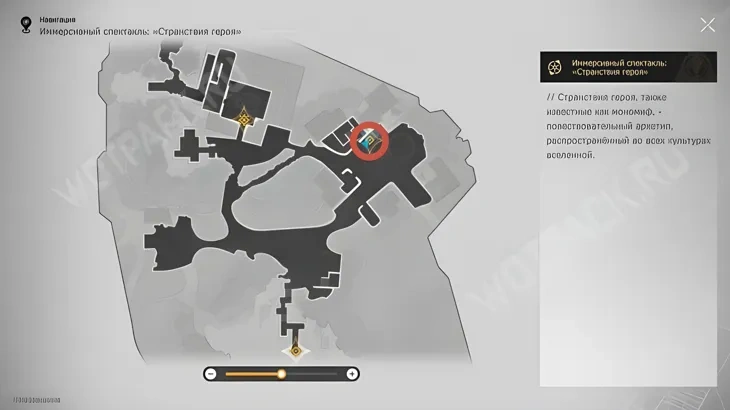This screenshot has width=730, height=410.
Task: Zoom out the map with minus button
Action: [x=211, y=374]
